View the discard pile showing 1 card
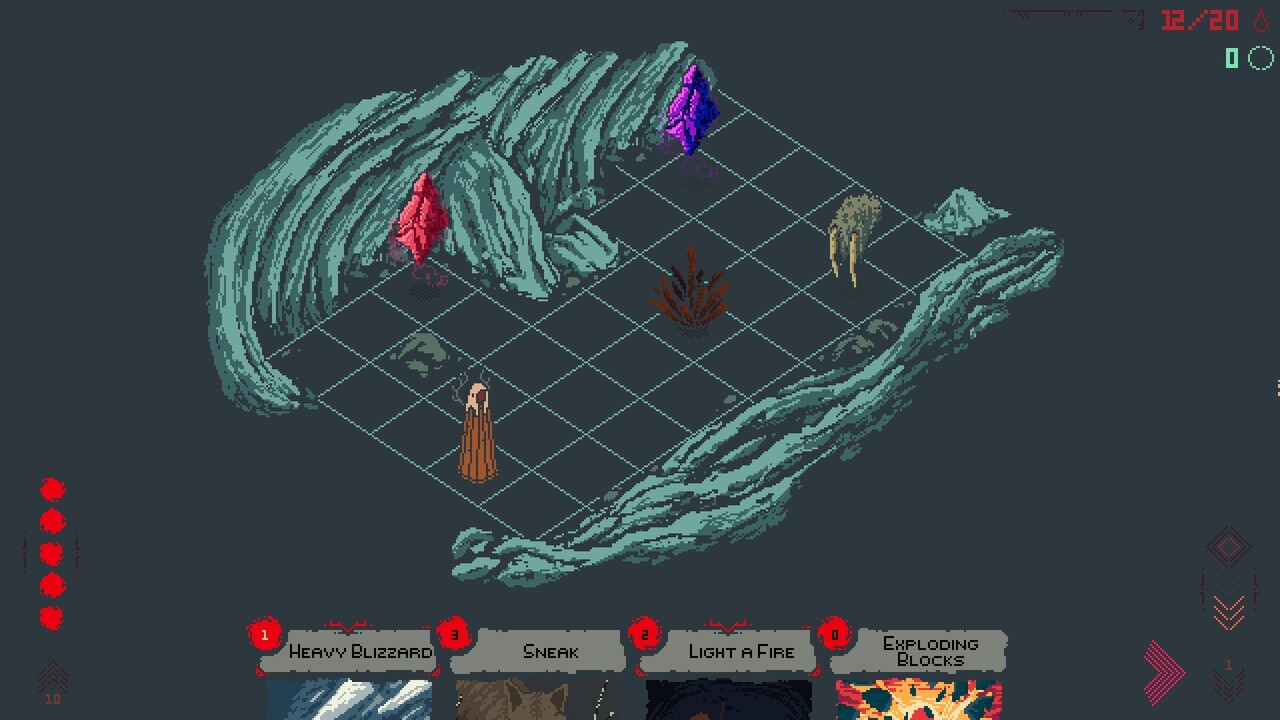The height and width of the screenshot is (720, 1280). pyautogui.click(x=1229, y=681)
